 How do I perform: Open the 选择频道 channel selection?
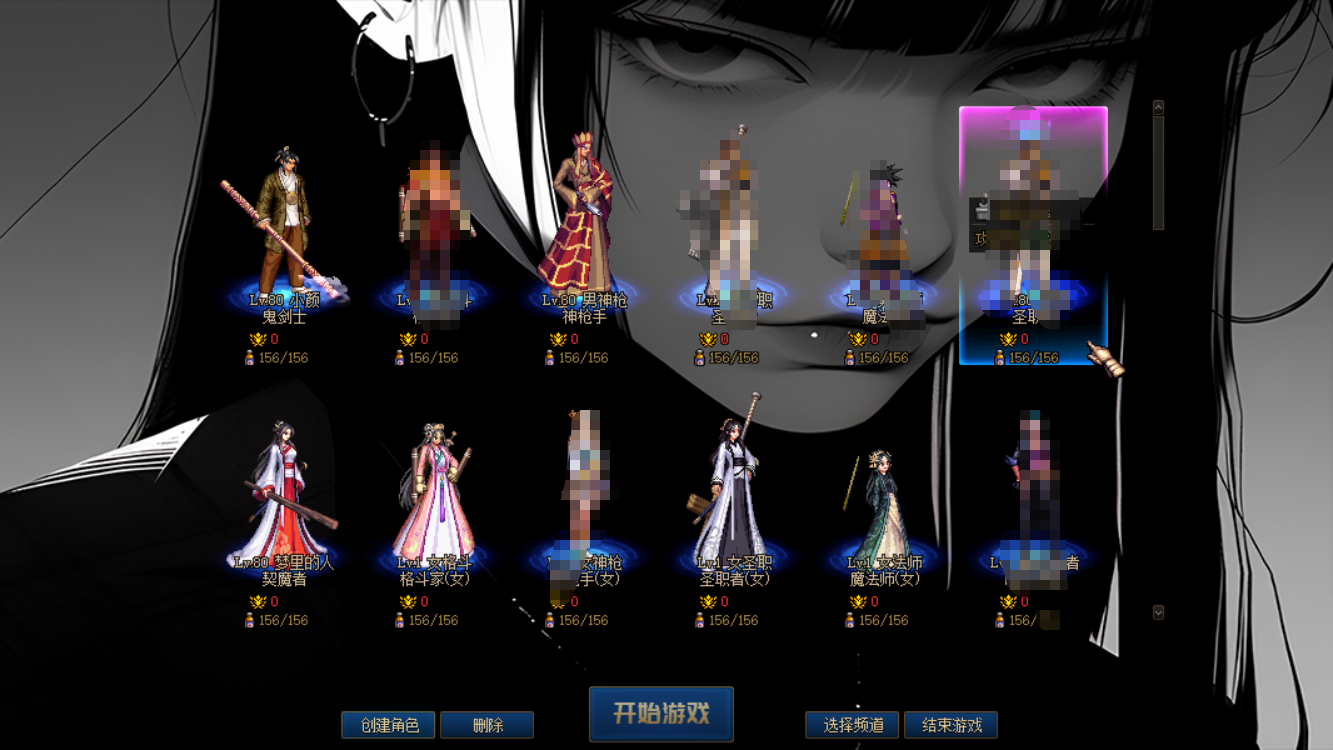tap(853, 725)
